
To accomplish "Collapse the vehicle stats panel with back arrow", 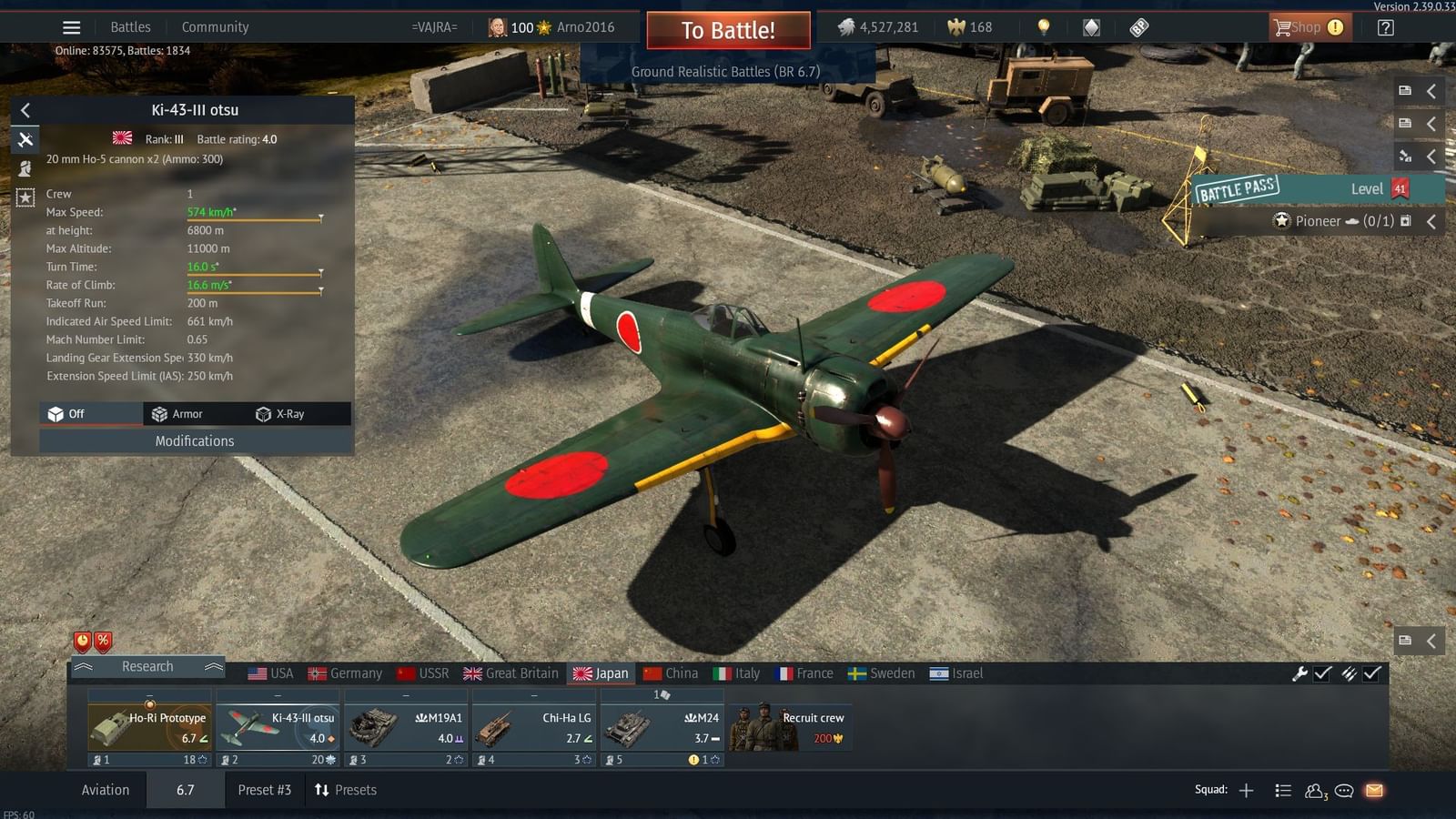I will pos(25,110).
